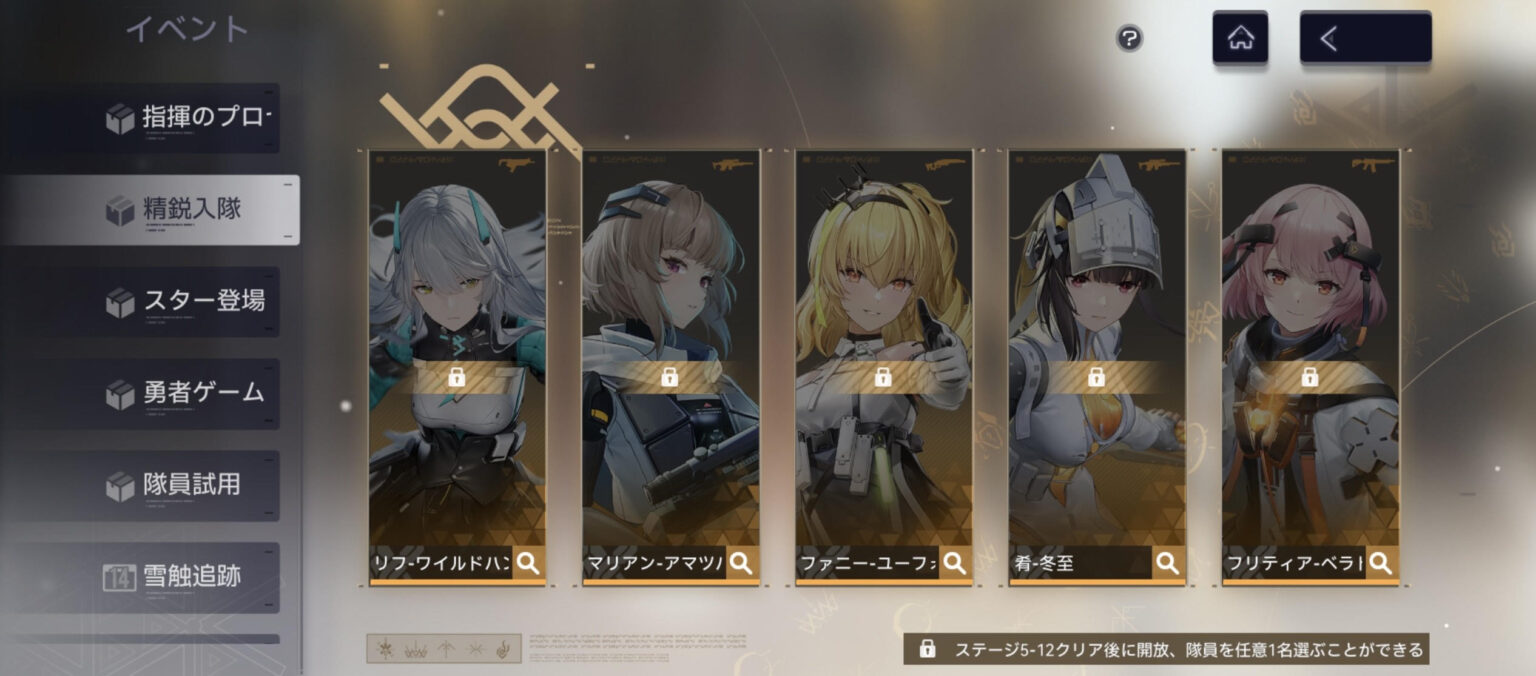Go back with the arrow button
The height and width of the screenshot is (676, 1536).
1365,38
